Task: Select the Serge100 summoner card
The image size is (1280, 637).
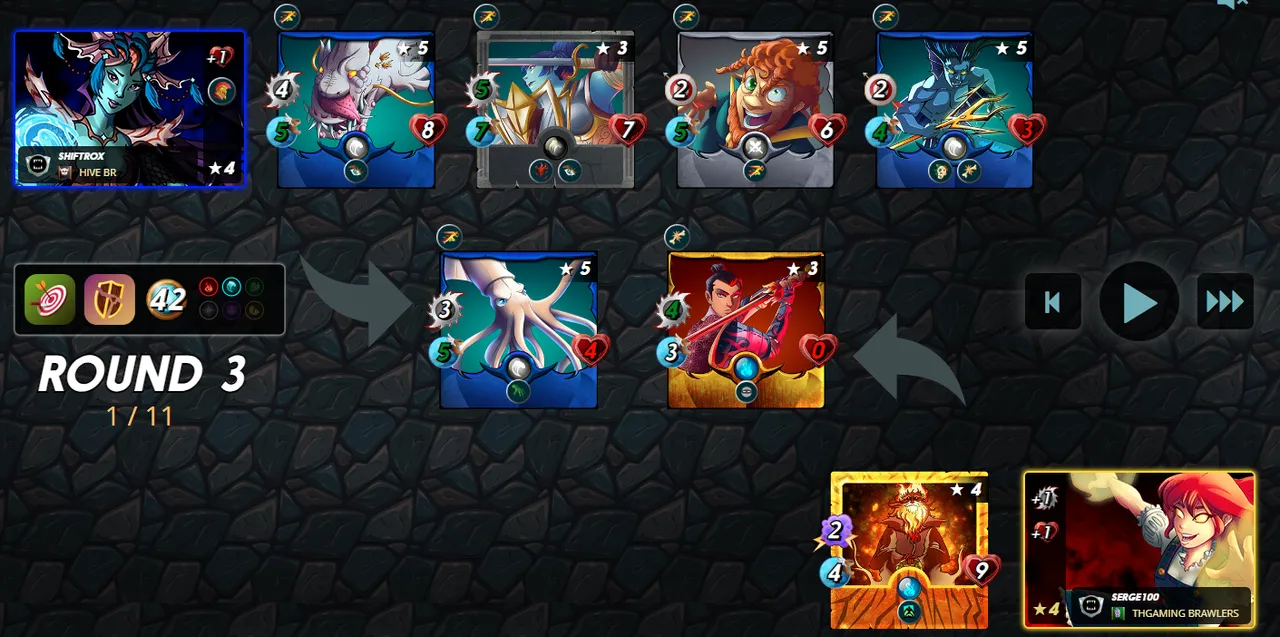Action: pos(1139,549)
